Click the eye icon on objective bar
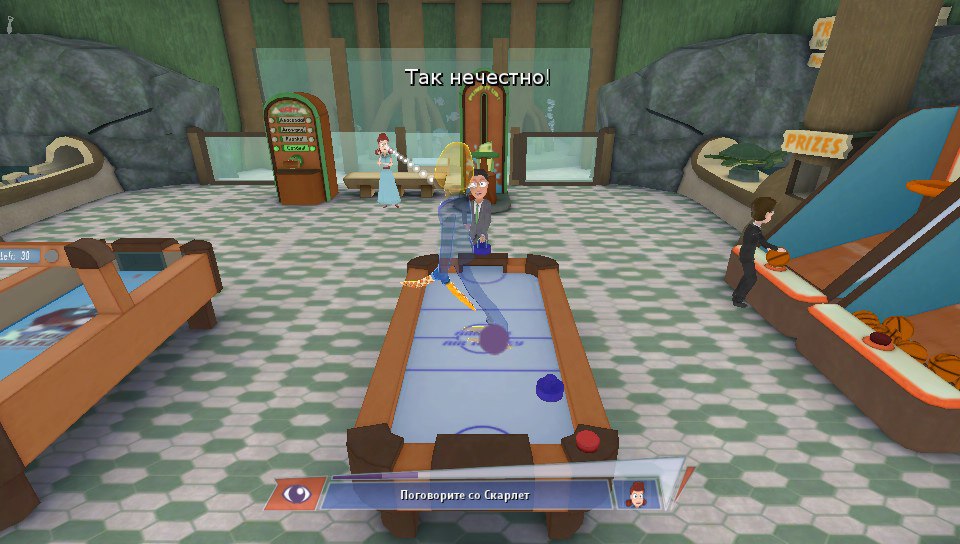The image size is (960, 544). coord(296,493)
